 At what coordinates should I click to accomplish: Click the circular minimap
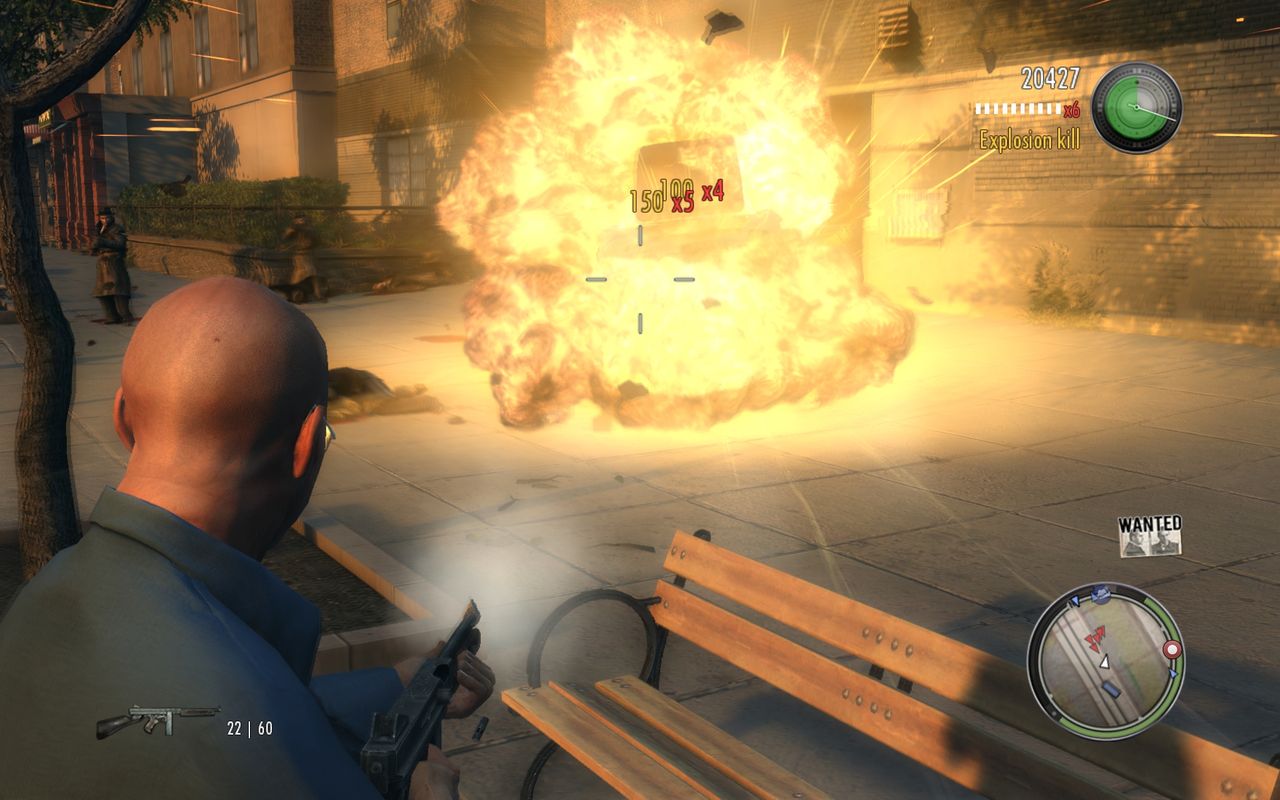click(x=1106, y=660)
